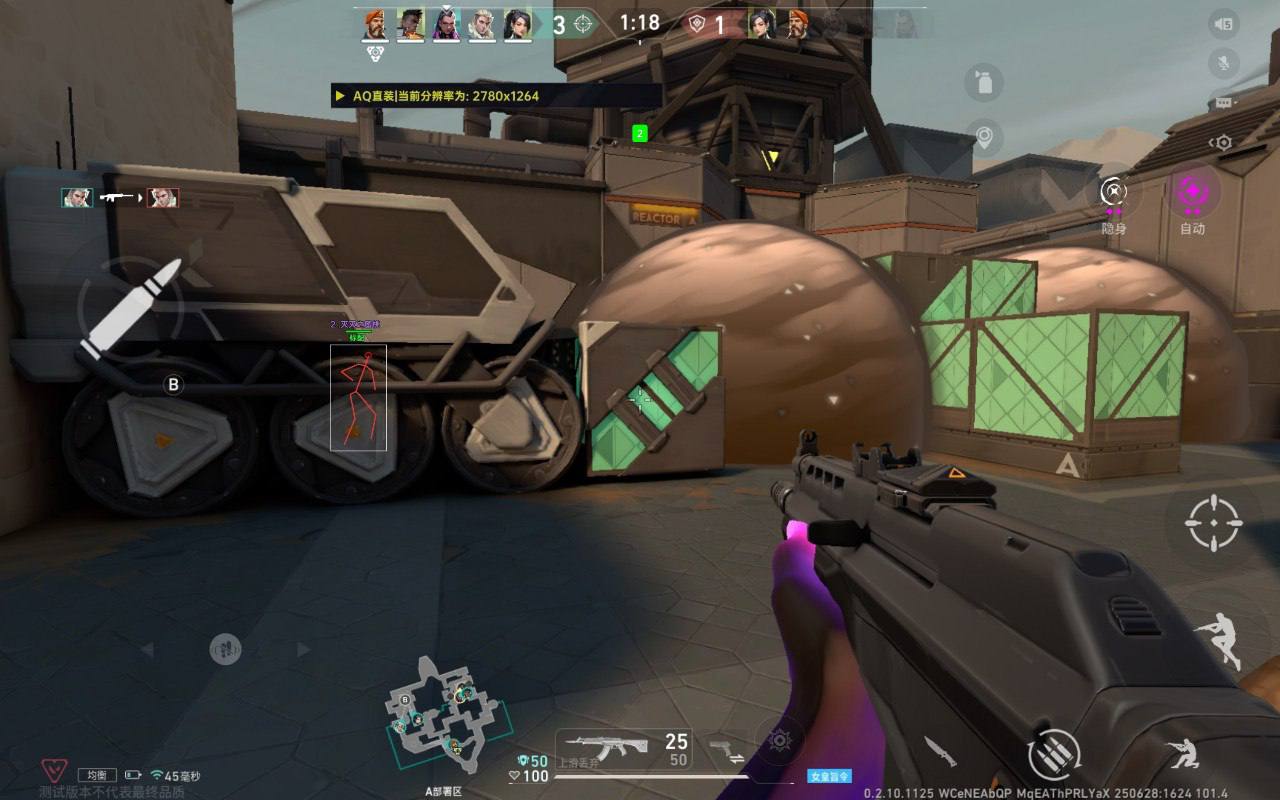Screen dimensions: 1280x800
Task: Switch to the knife
Action: click(x=940, y=750)
